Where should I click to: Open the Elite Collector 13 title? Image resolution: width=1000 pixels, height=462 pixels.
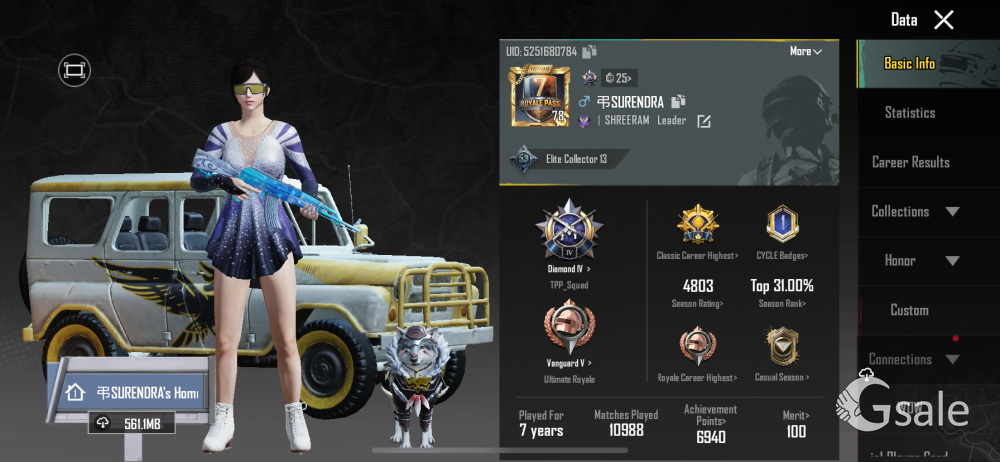click(571, 159)
